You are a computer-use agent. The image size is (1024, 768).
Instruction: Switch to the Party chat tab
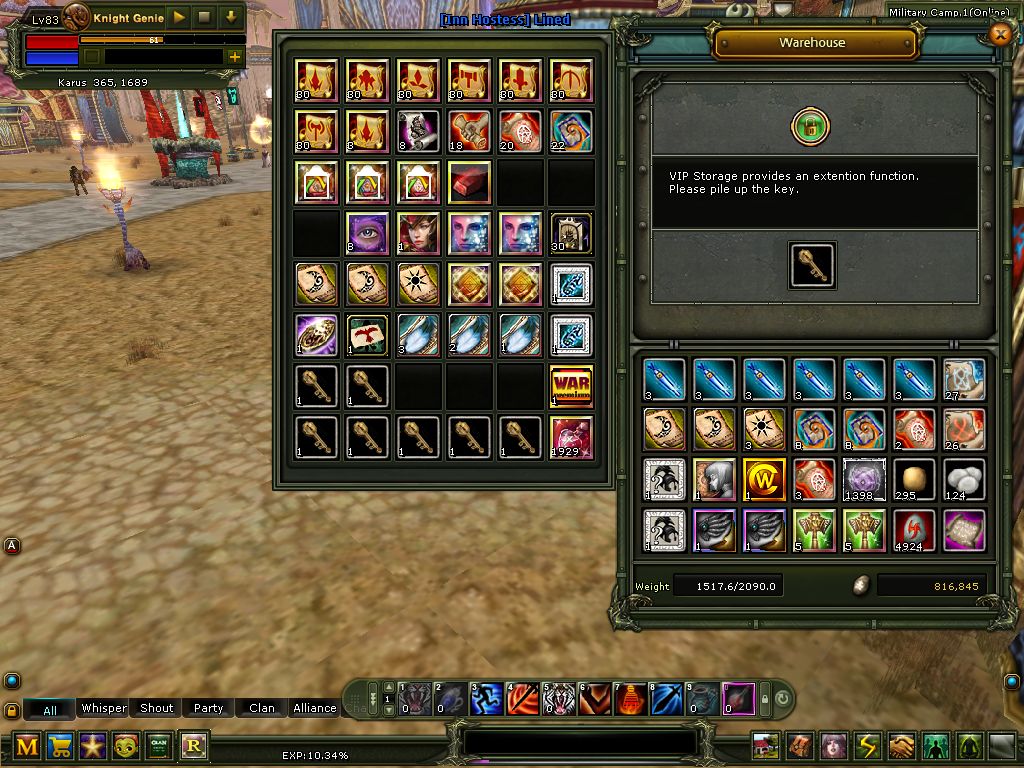point(208,708)
